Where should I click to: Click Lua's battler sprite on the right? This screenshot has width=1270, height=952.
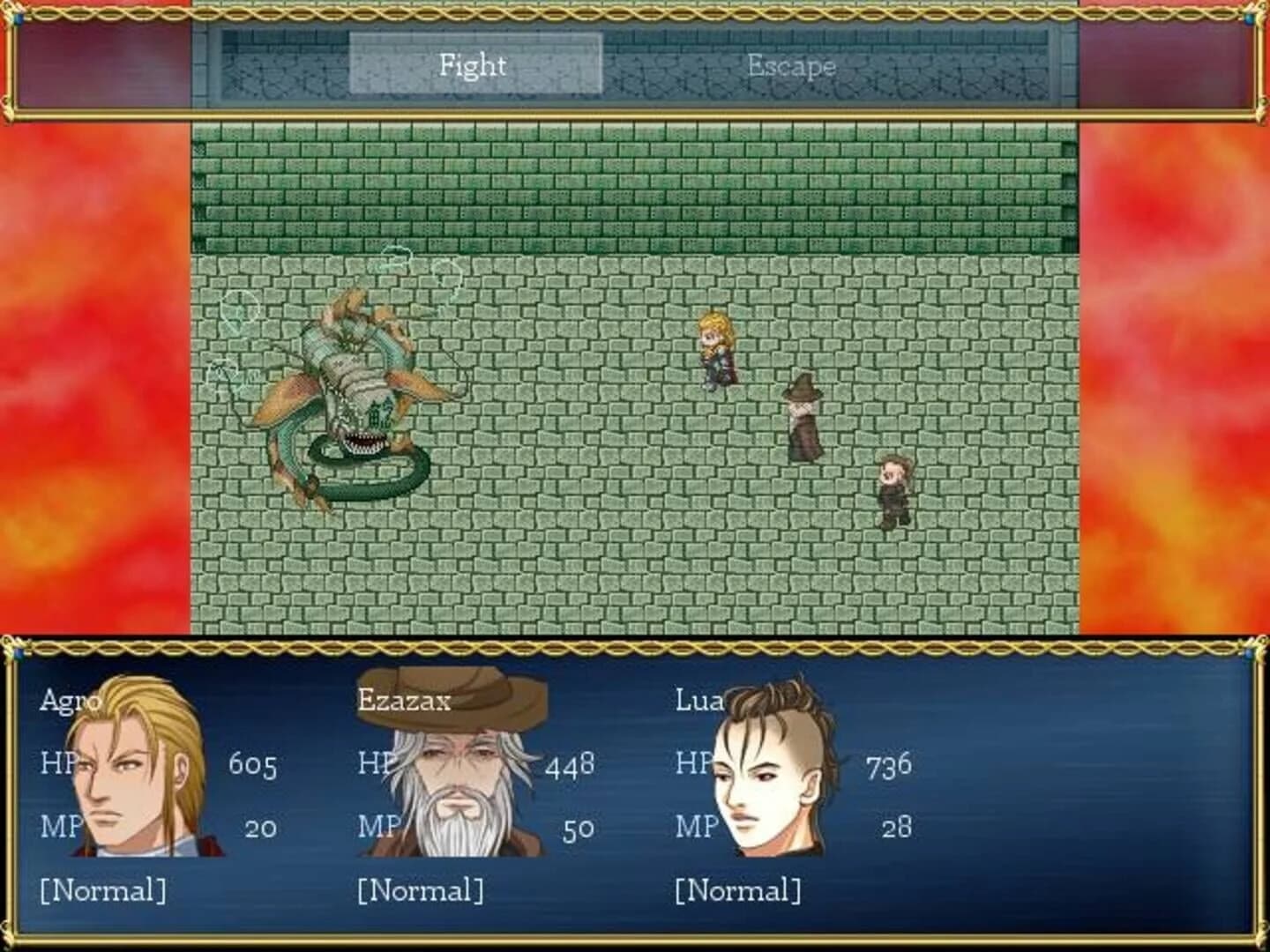tap(895, 489)
